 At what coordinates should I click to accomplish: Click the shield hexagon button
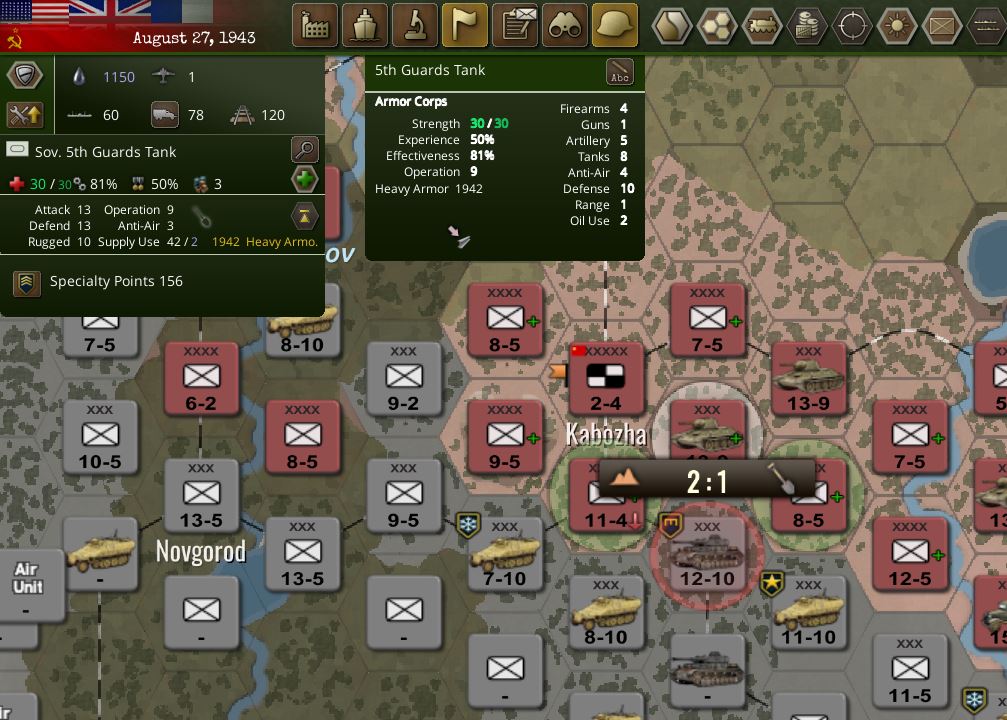25,76
